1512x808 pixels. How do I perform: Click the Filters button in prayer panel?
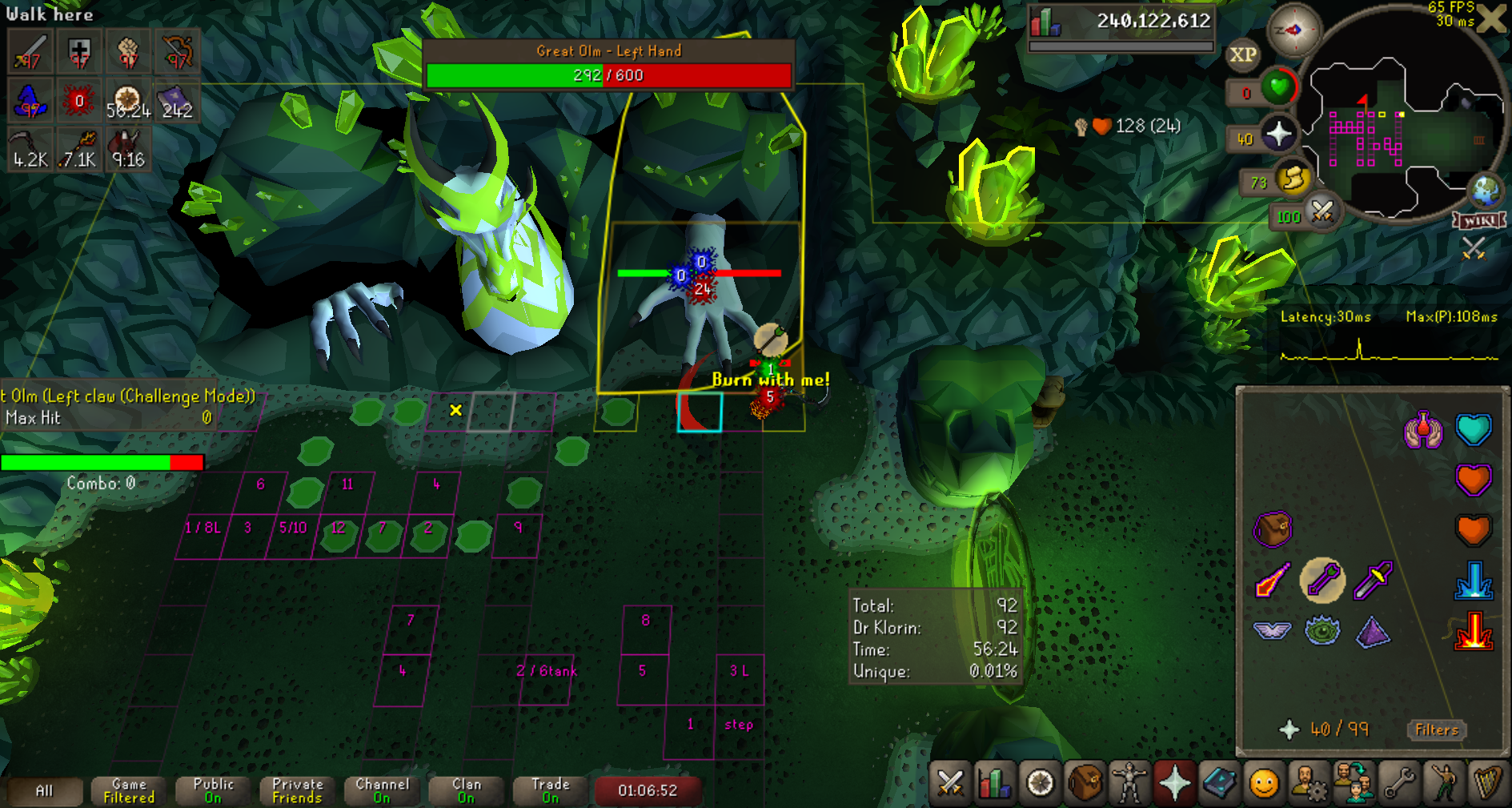[1436, 730]
